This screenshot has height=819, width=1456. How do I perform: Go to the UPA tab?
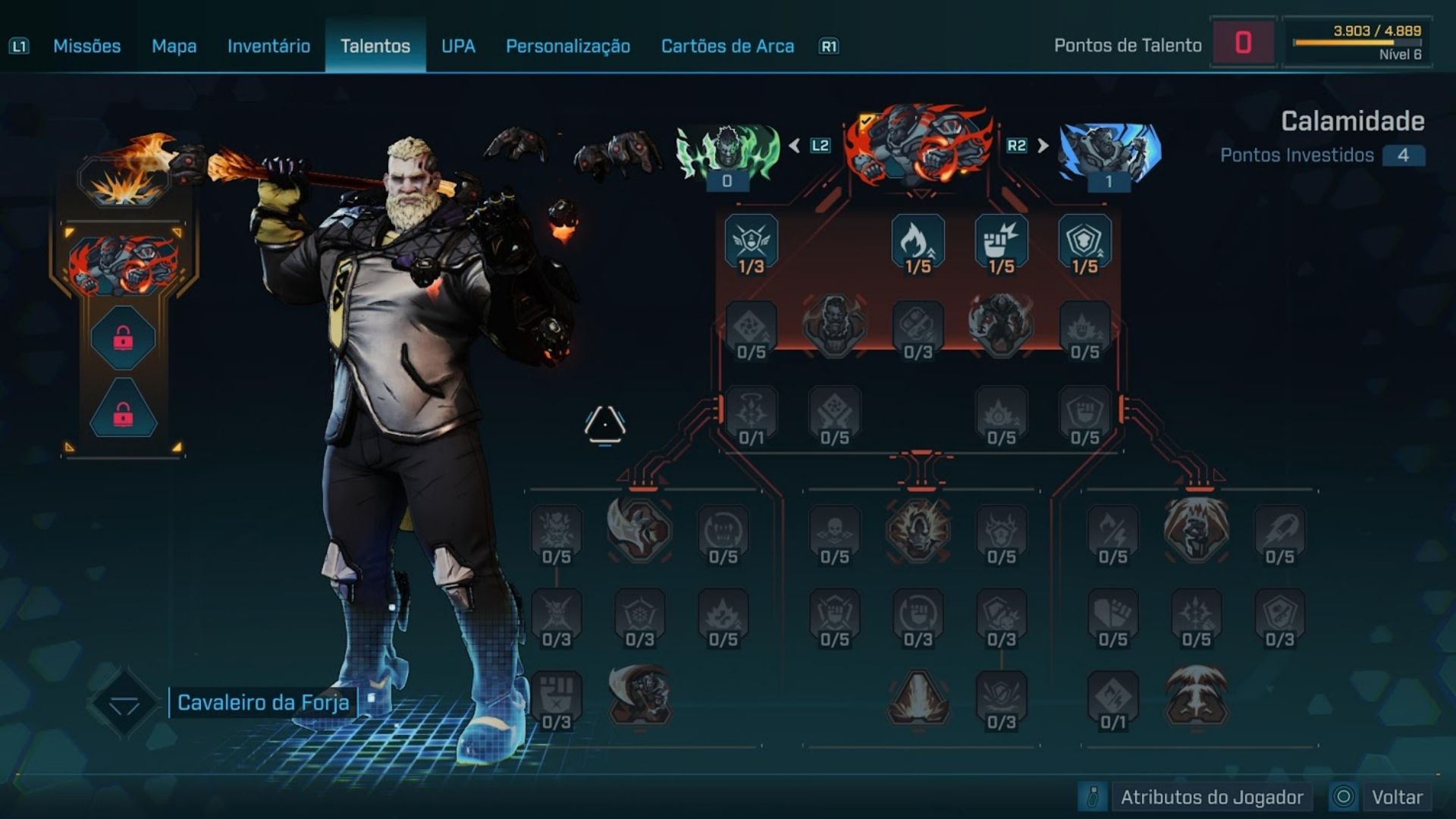(458, 46)
